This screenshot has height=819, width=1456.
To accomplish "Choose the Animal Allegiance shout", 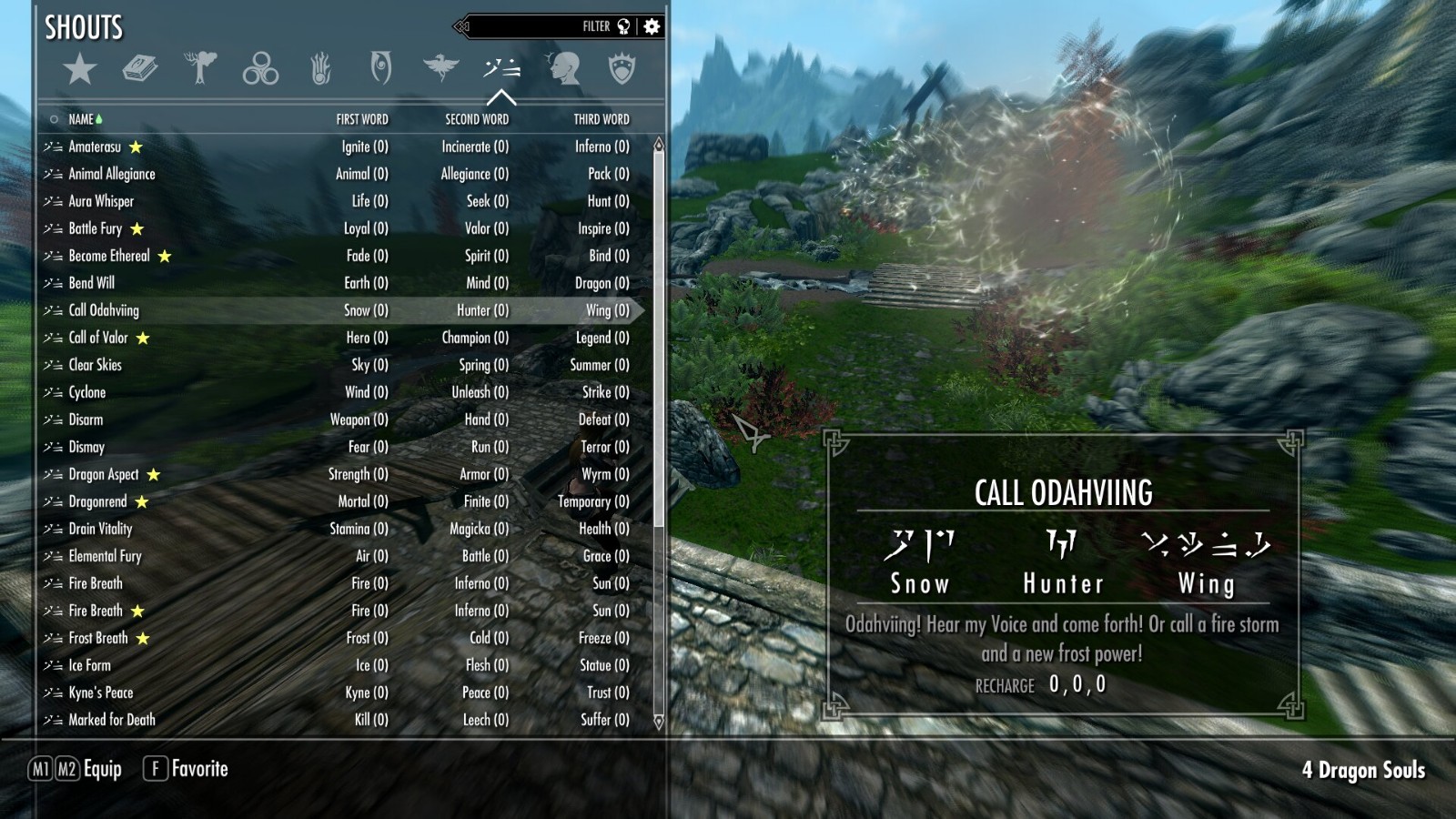I will tap(112, 174).
